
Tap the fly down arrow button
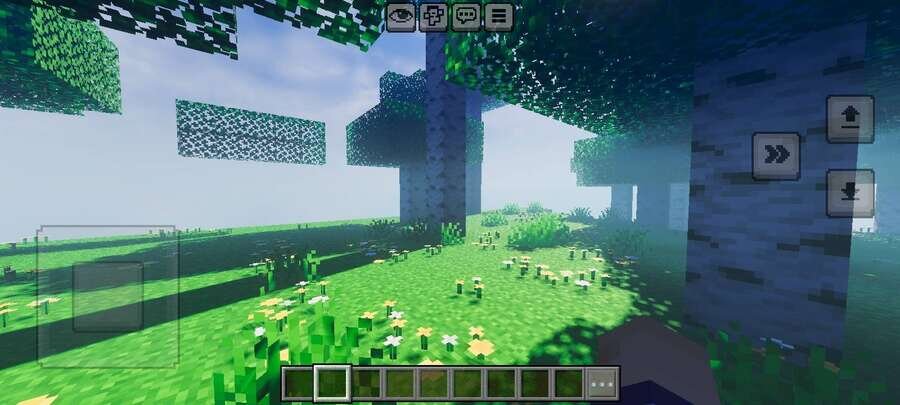(x=850, y=193)
